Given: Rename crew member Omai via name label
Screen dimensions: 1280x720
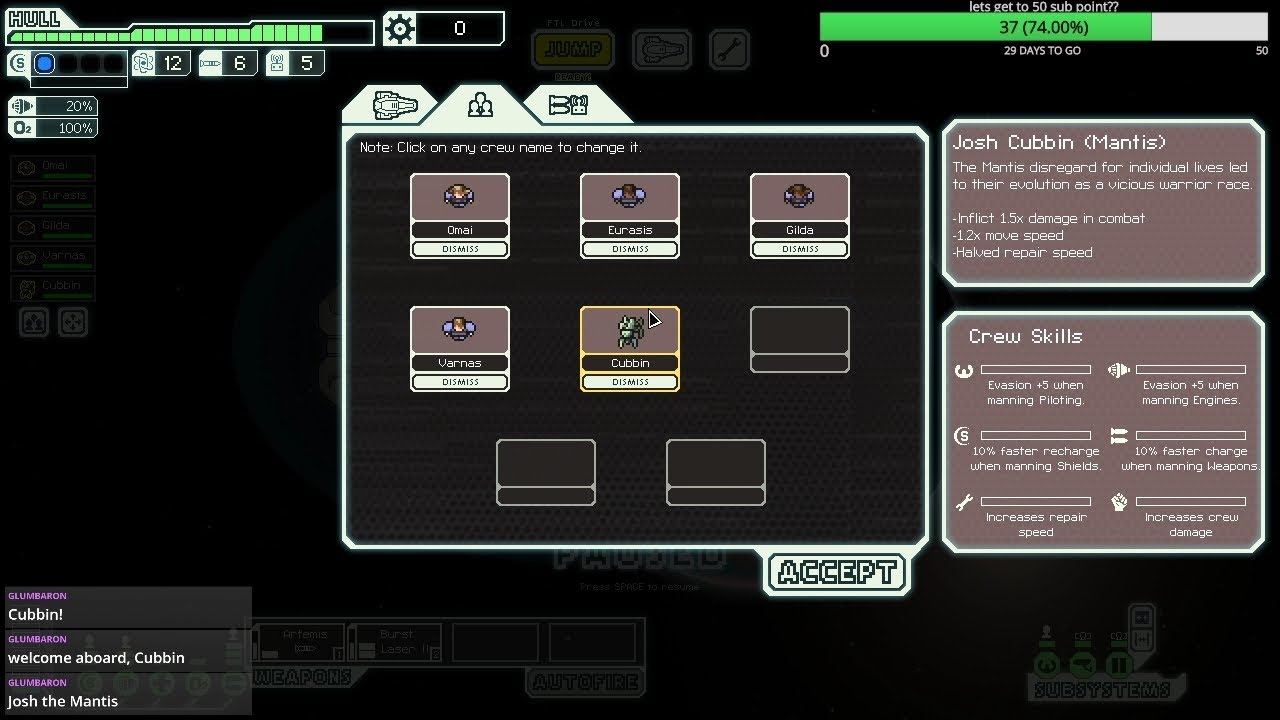Looking at the screenshot, I should tap(460, 230).
